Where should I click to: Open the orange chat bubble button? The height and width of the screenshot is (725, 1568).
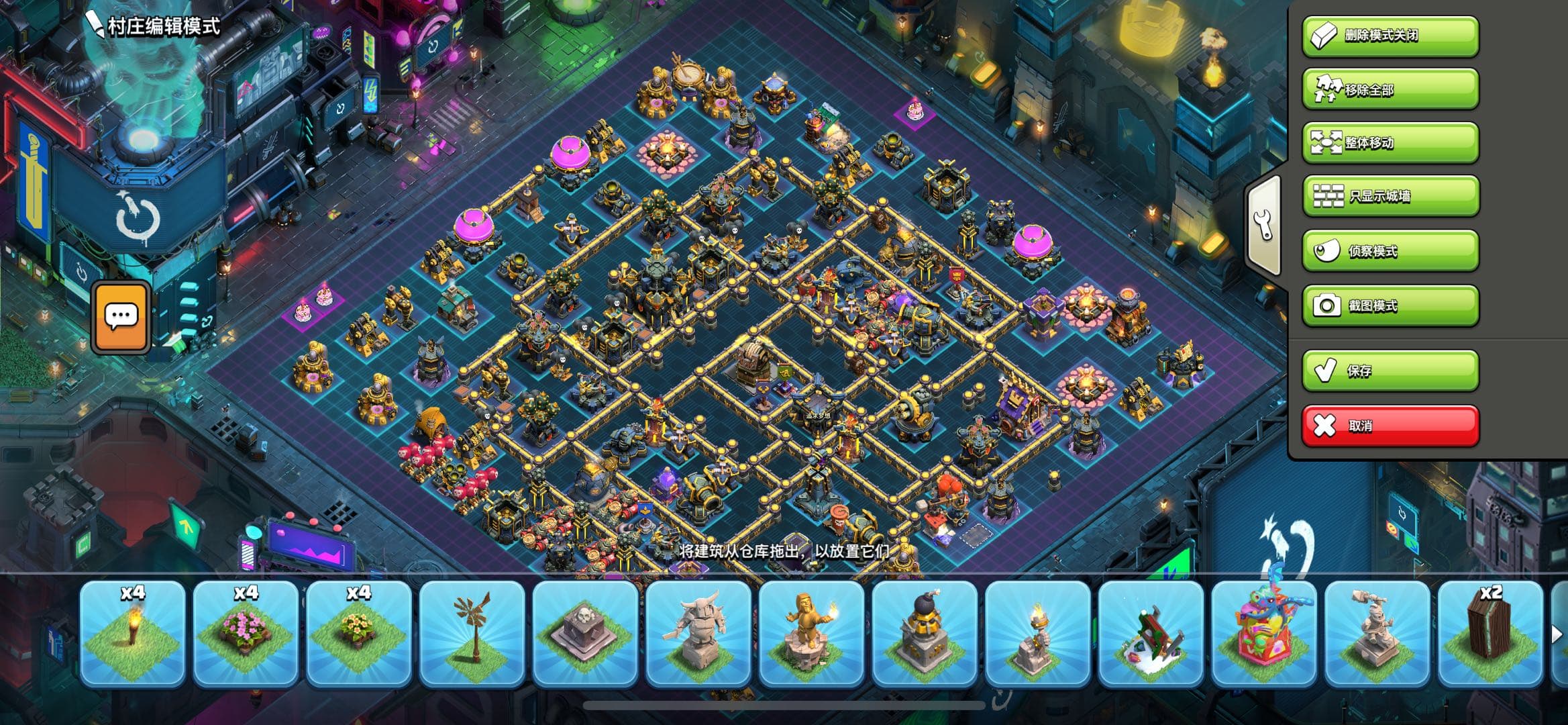pyautogui.click(x=121, y=317)
